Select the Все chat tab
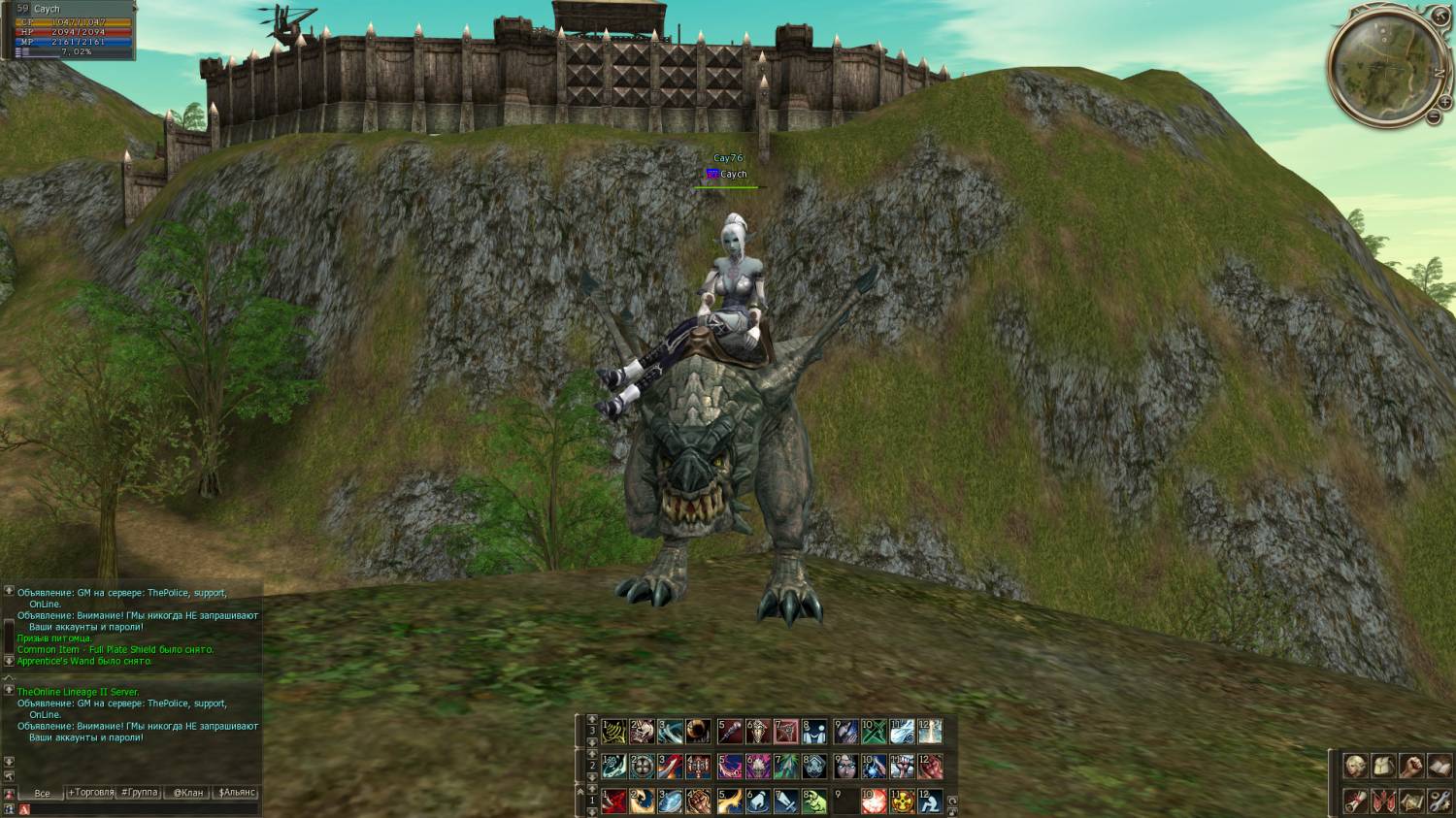 [42, 793]
